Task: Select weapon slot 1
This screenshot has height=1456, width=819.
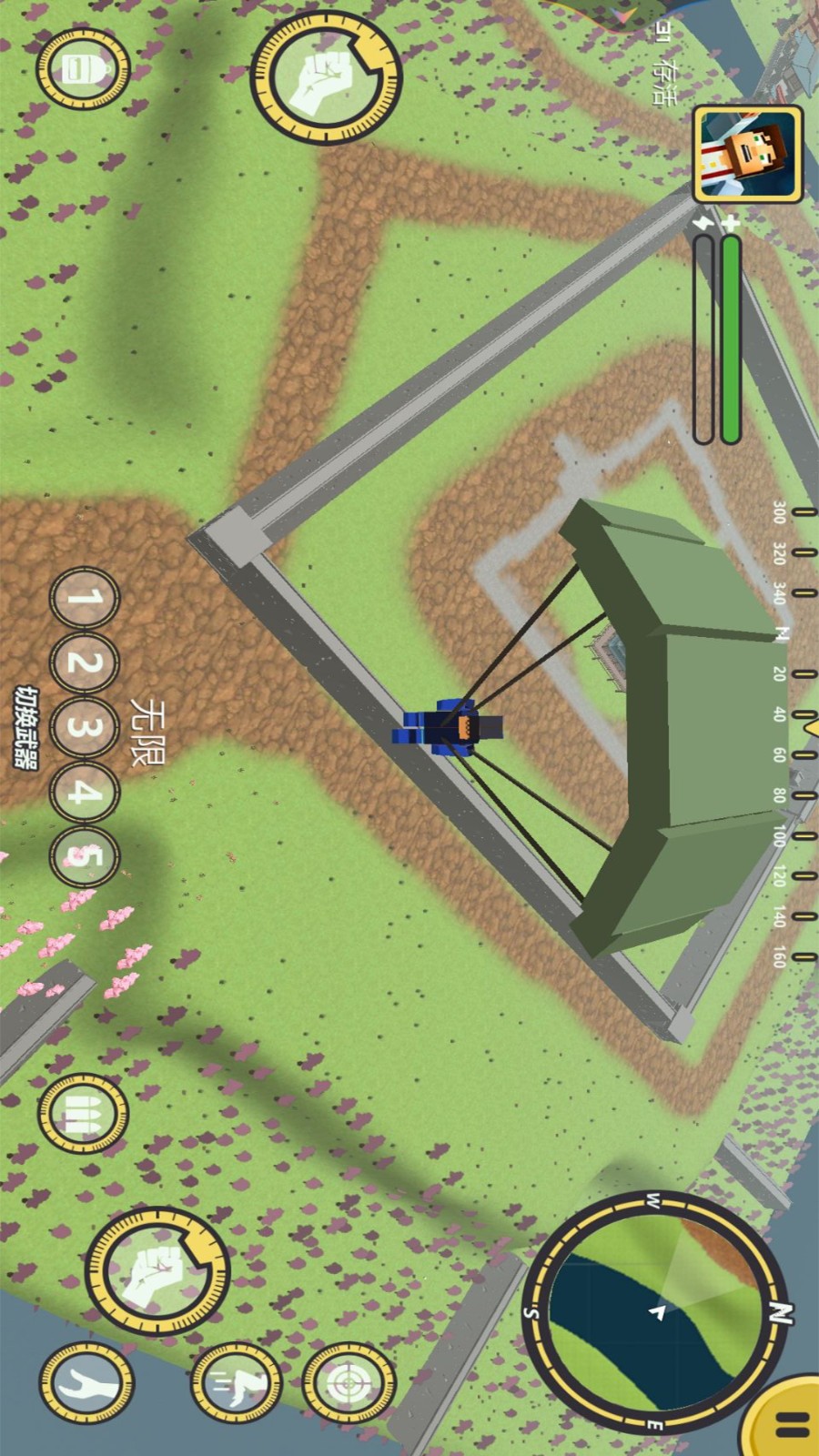Action: [84, 600]
